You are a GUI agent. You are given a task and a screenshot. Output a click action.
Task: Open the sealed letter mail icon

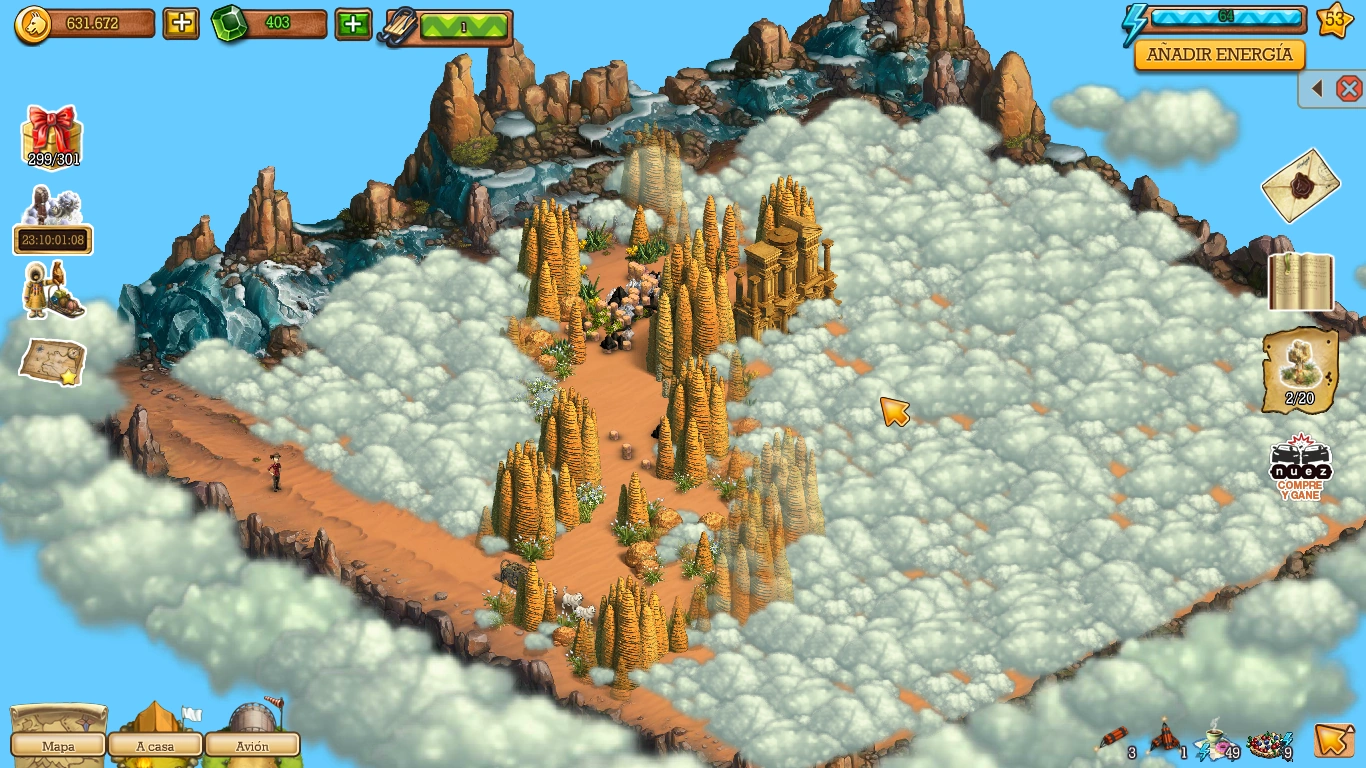[x=1300, y=185]
